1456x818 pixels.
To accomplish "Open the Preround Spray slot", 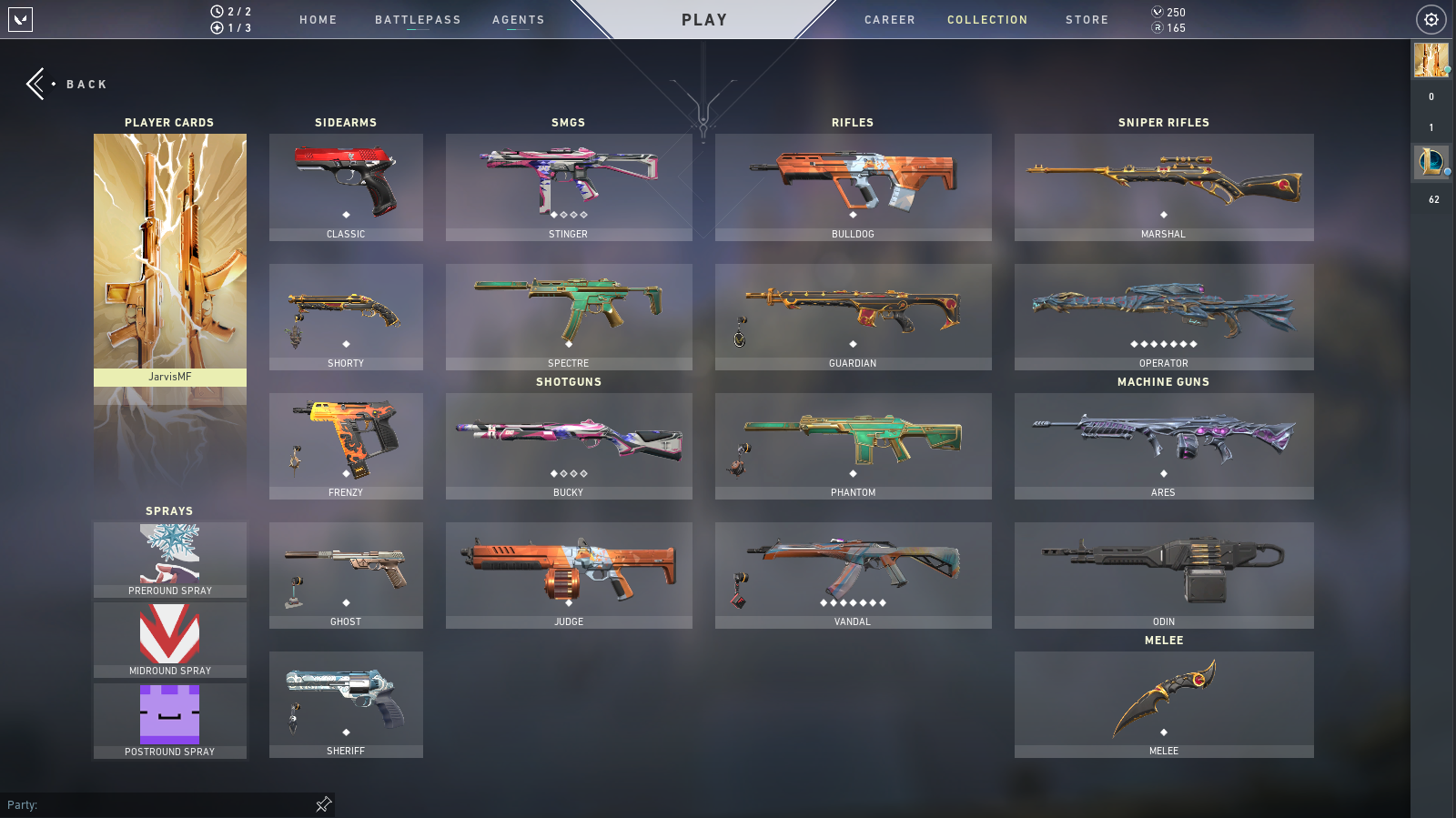I will click(x=170, y=559).
